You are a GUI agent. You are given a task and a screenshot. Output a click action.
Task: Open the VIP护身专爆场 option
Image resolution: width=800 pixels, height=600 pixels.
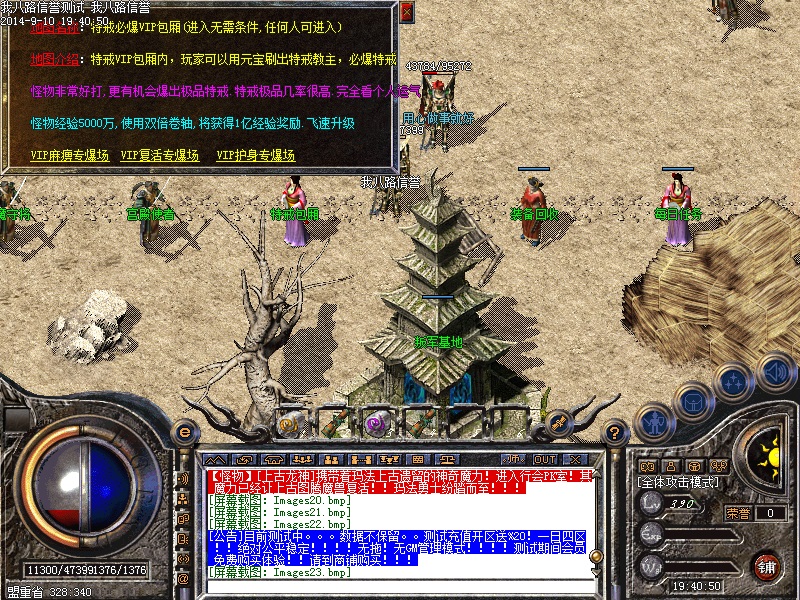256,155
